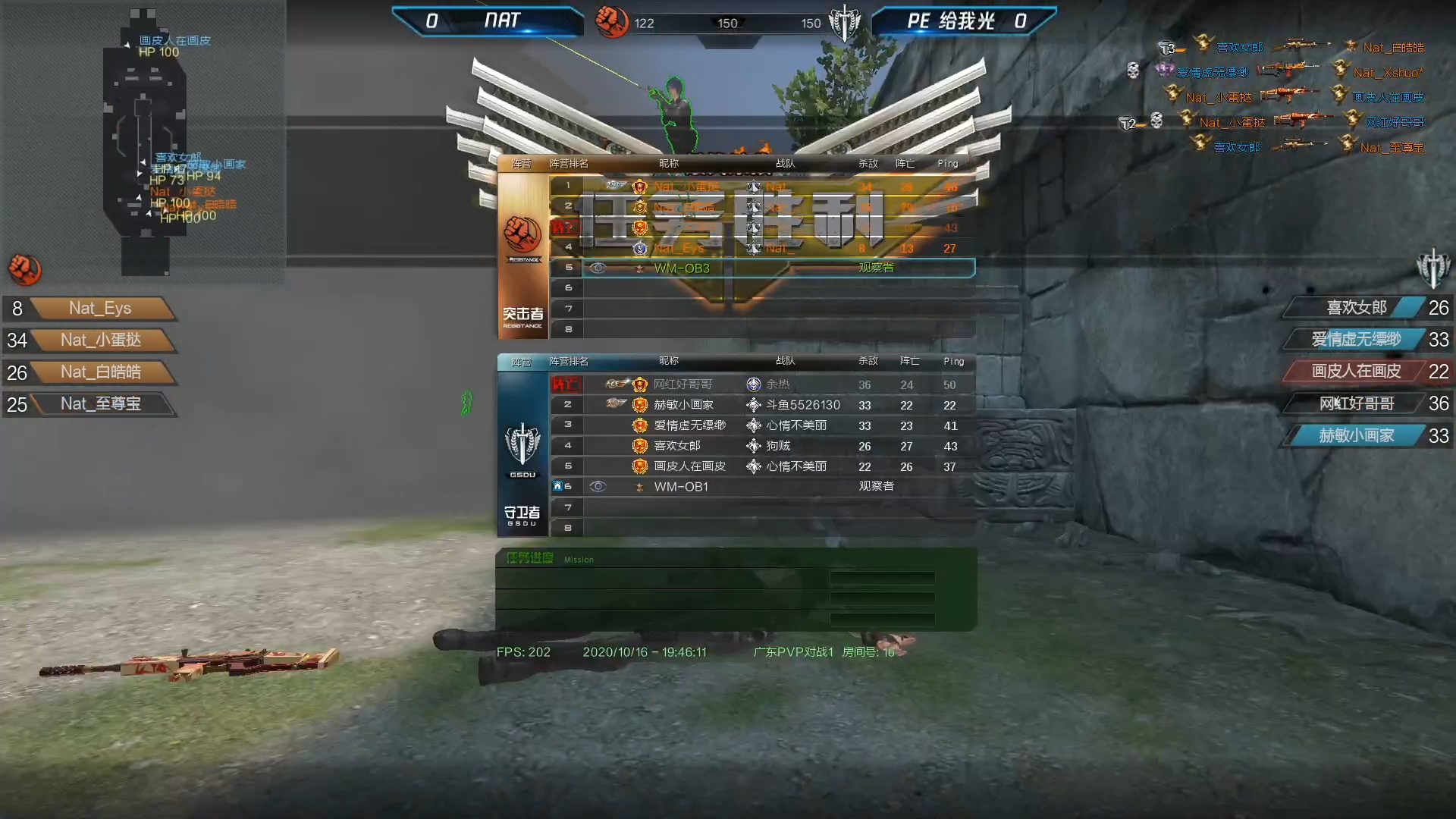
Task: Click the minimap in the top-left corner
Action: pos(144,144)
